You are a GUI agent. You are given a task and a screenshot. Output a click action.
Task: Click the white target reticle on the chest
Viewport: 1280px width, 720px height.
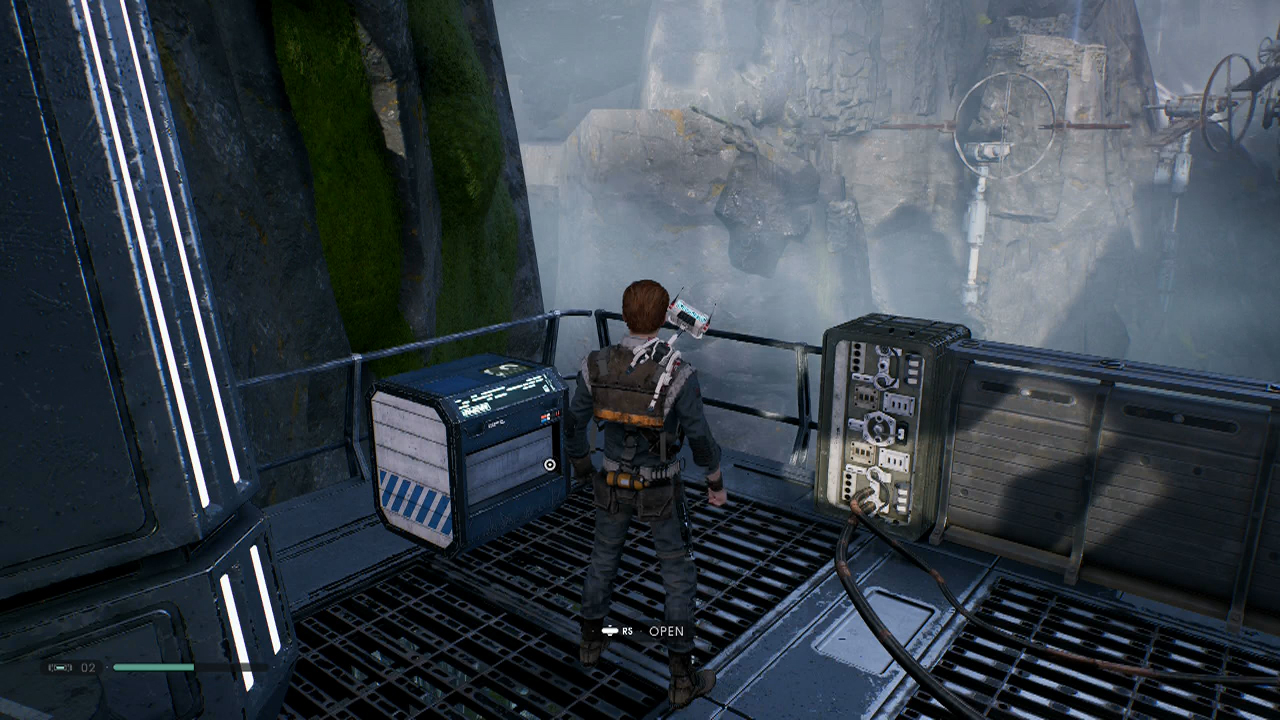click(549, 464)
